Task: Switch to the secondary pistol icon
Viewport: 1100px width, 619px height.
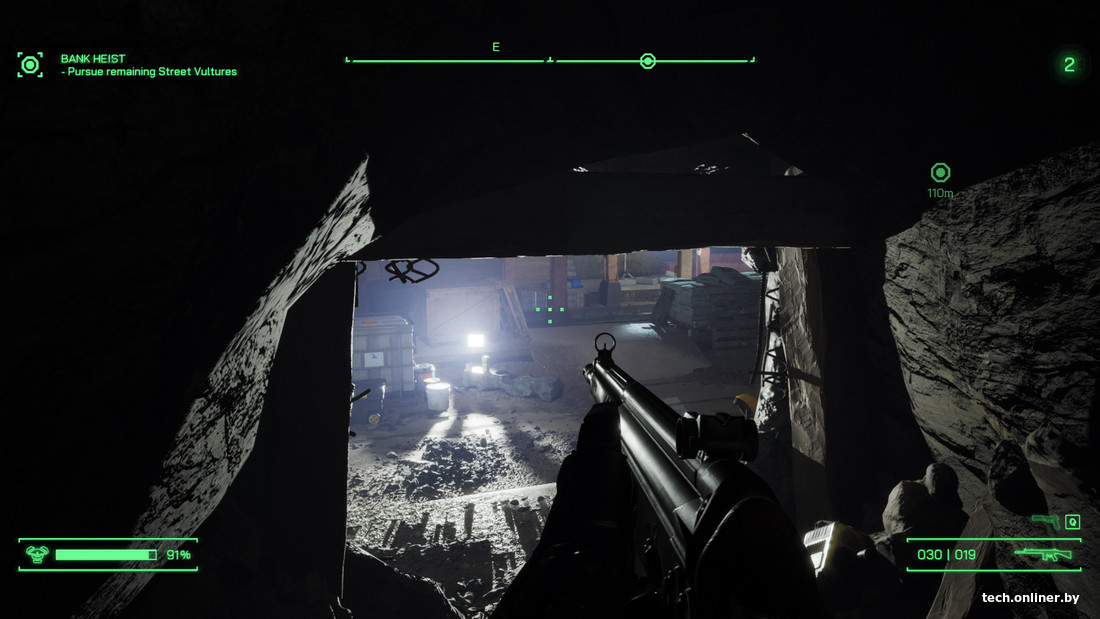Action: click(x=1045, y=520)
